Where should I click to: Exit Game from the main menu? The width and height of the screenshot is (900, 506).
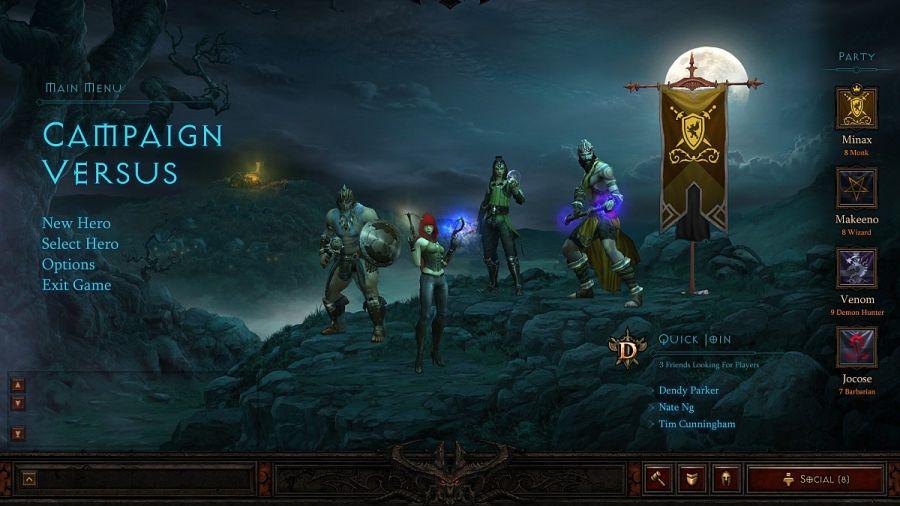click(x=76, y=285)
